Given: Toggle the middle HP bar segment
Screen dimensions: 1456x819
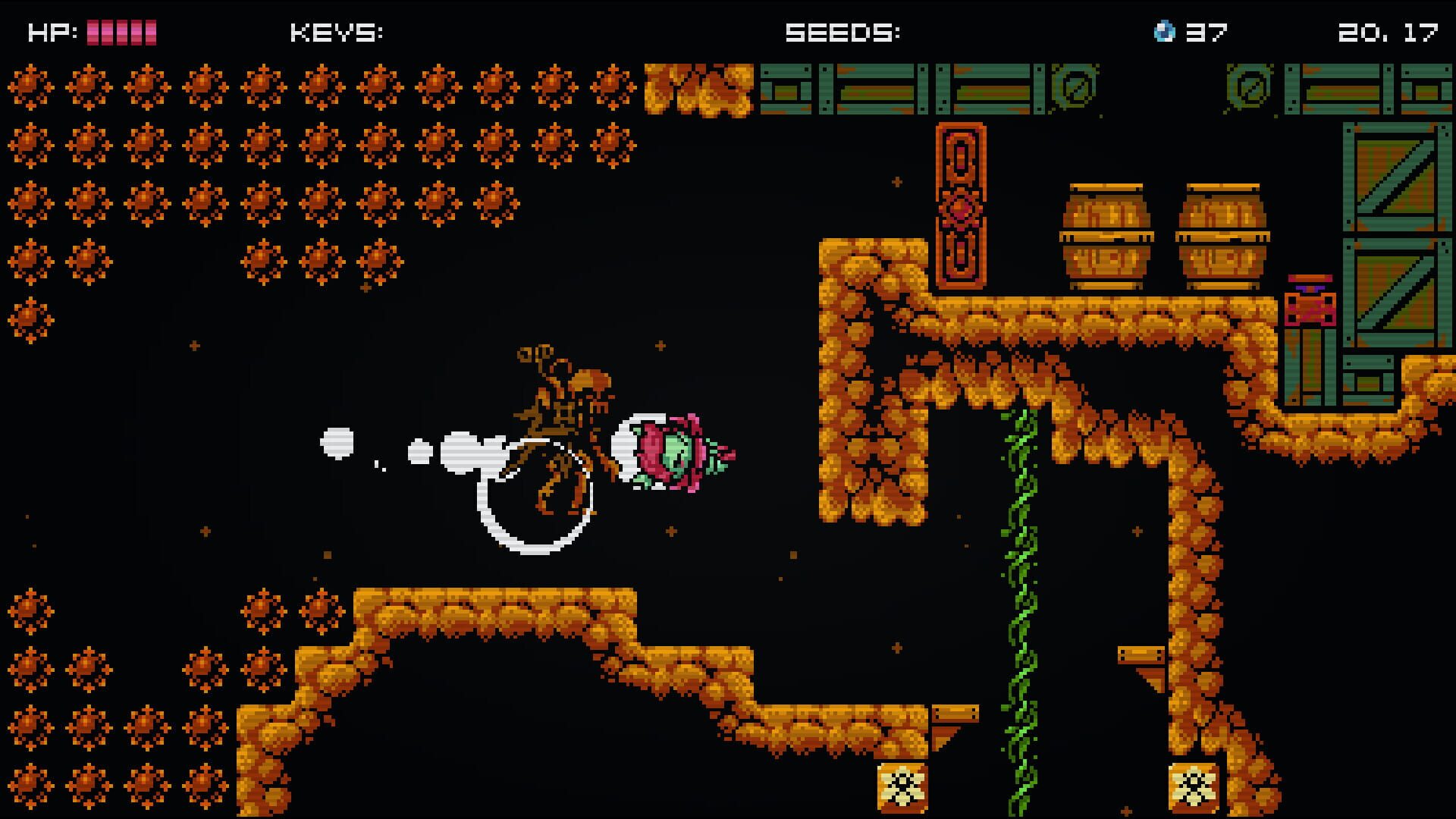Looking at the screenshot, I should pyautogui.click(x=121, y=31).
